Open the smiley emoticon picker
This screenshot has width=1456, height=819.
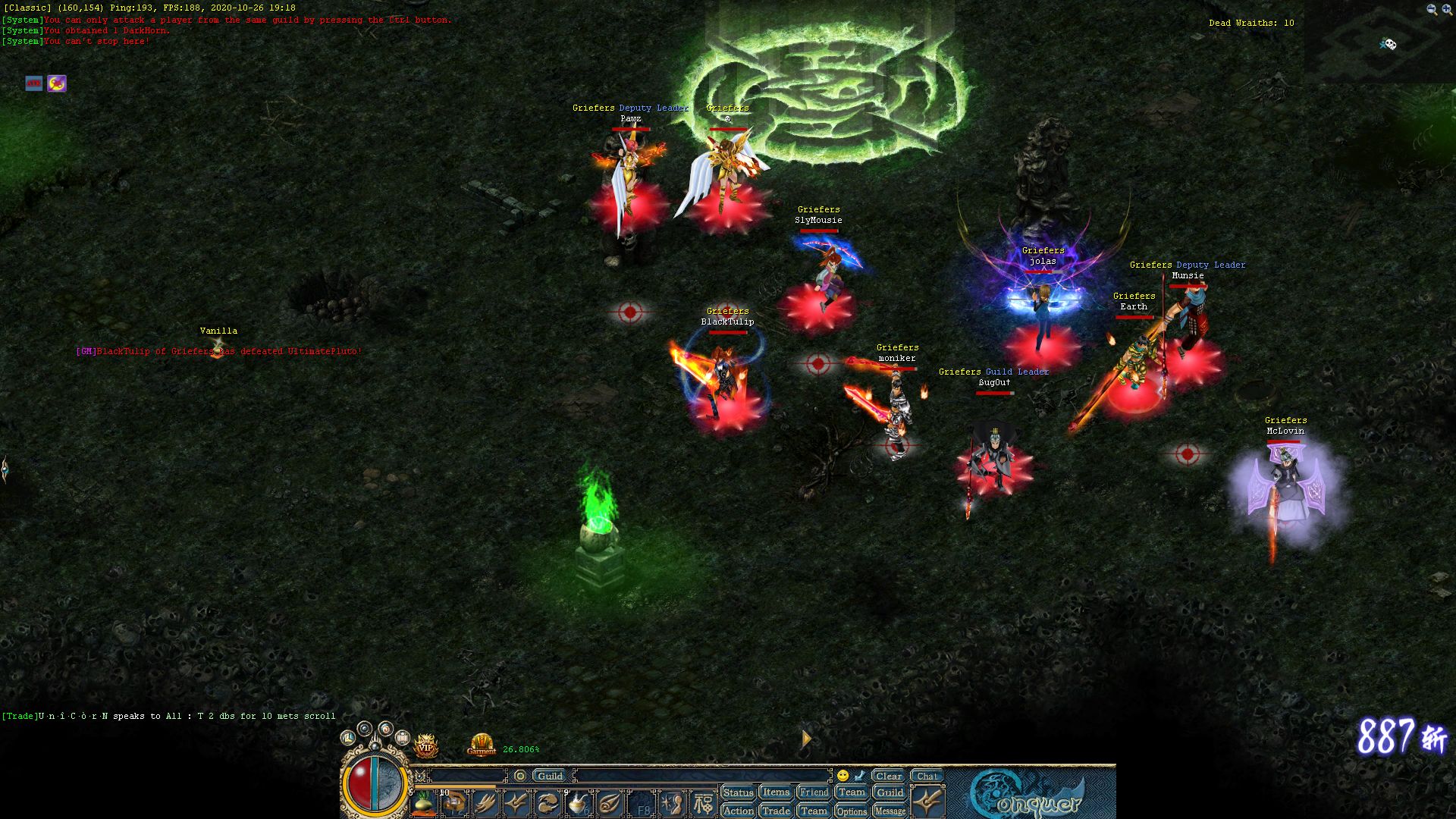(x=843, y=776)
